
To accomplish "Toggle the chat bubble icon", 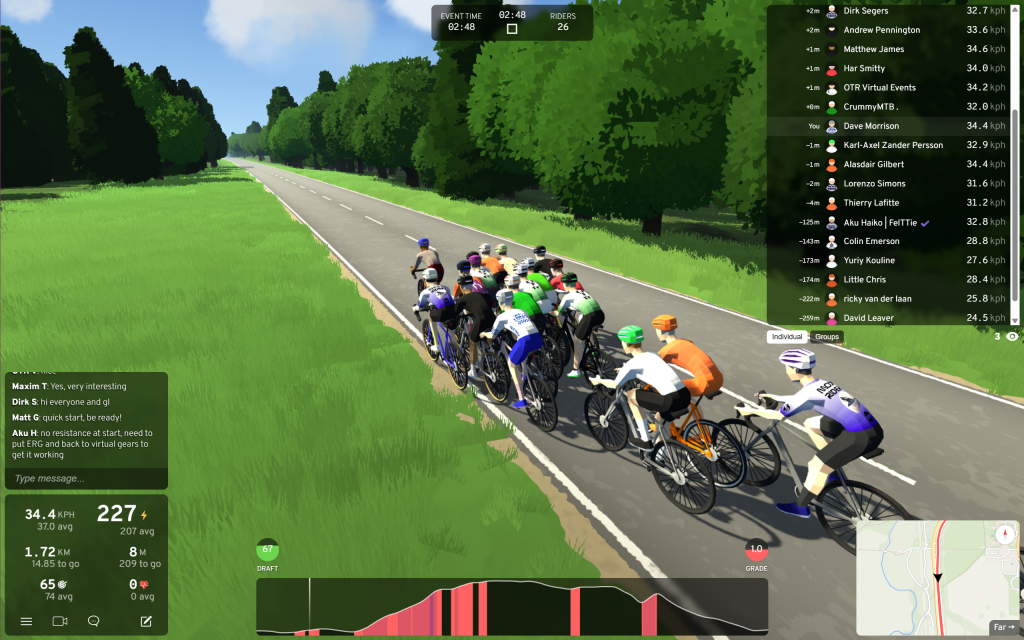I will [93, 621].
